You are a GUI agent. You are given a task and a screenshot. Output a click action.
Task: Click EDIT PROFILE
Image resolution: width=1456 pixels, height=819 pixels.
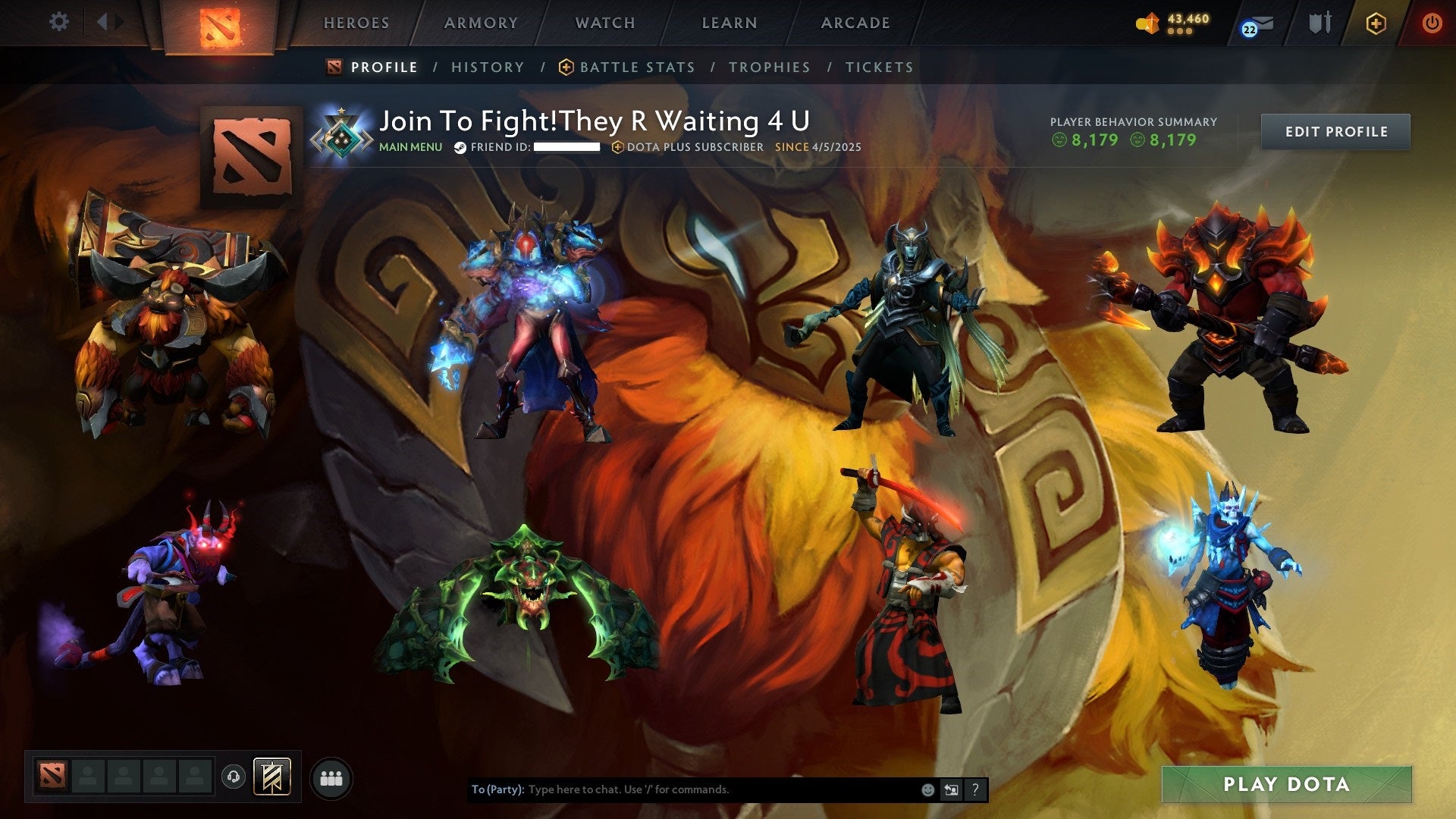coord(1335,131)
